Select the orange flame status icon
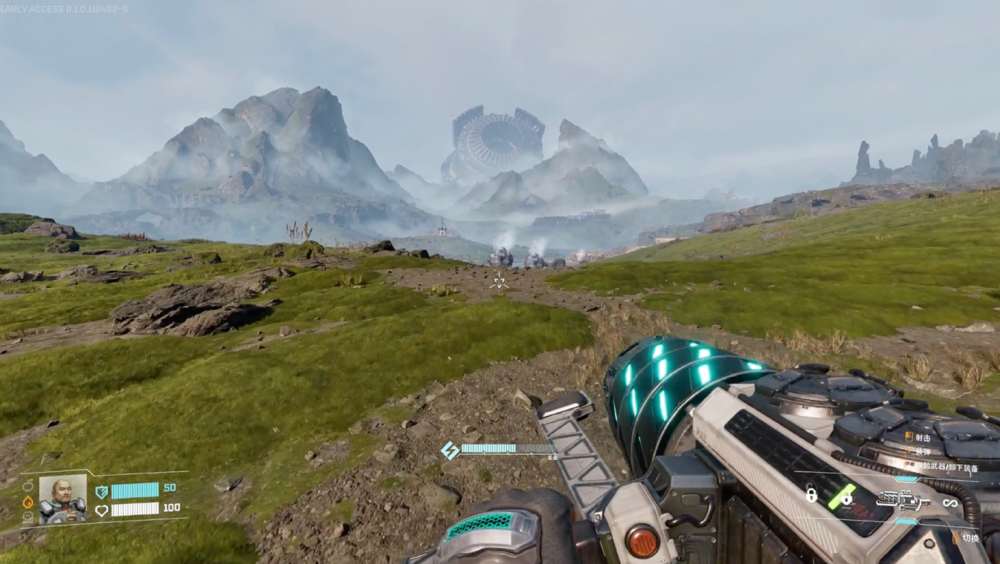Image resolution: width=1000 pixels, height=564 pixels. click(x=28, y=502)
